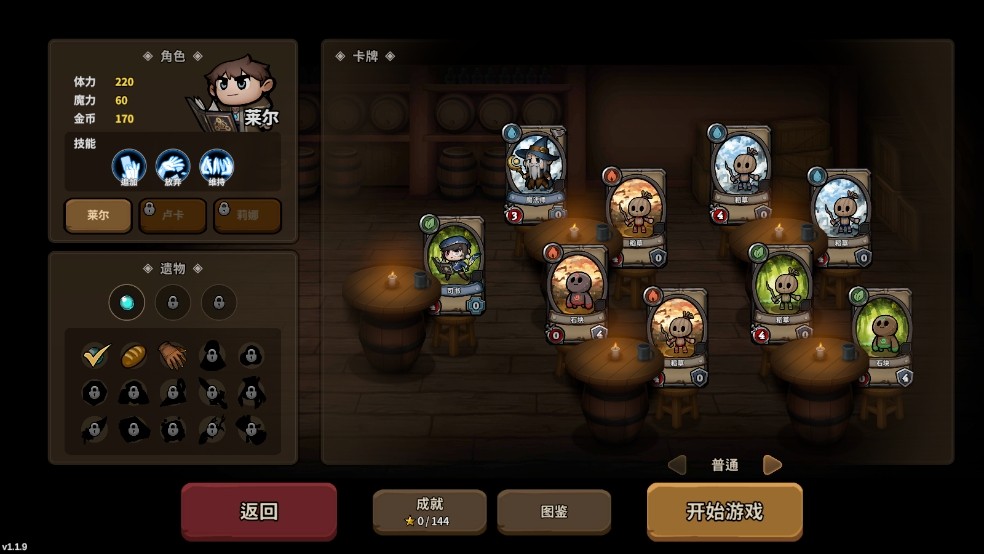Choose the locked 卢卡 character tab

click(x=173, y=215)
